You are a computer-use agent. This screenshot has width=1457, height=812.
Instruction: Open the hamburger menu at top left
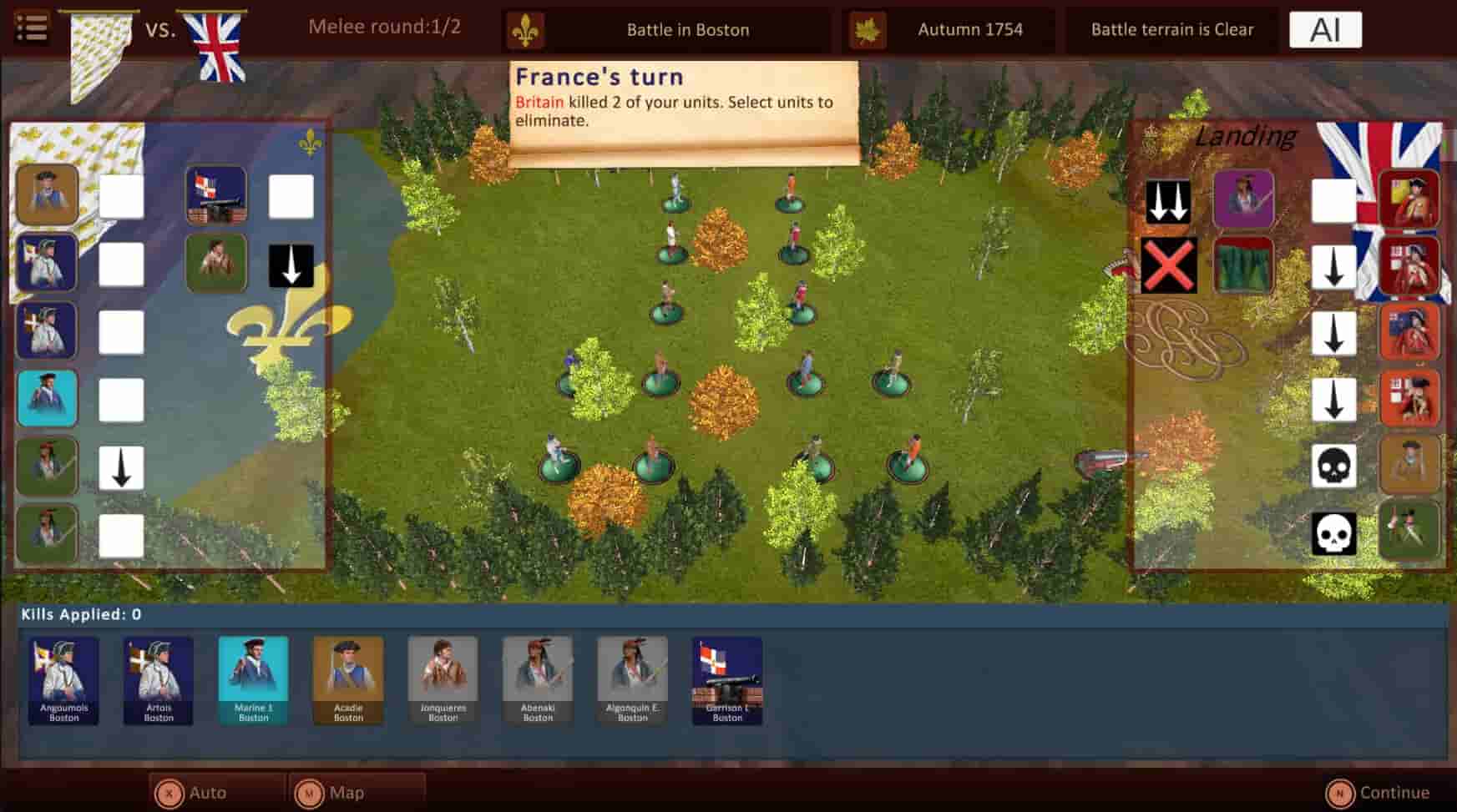pyautogui.click(x=31, y=28)
